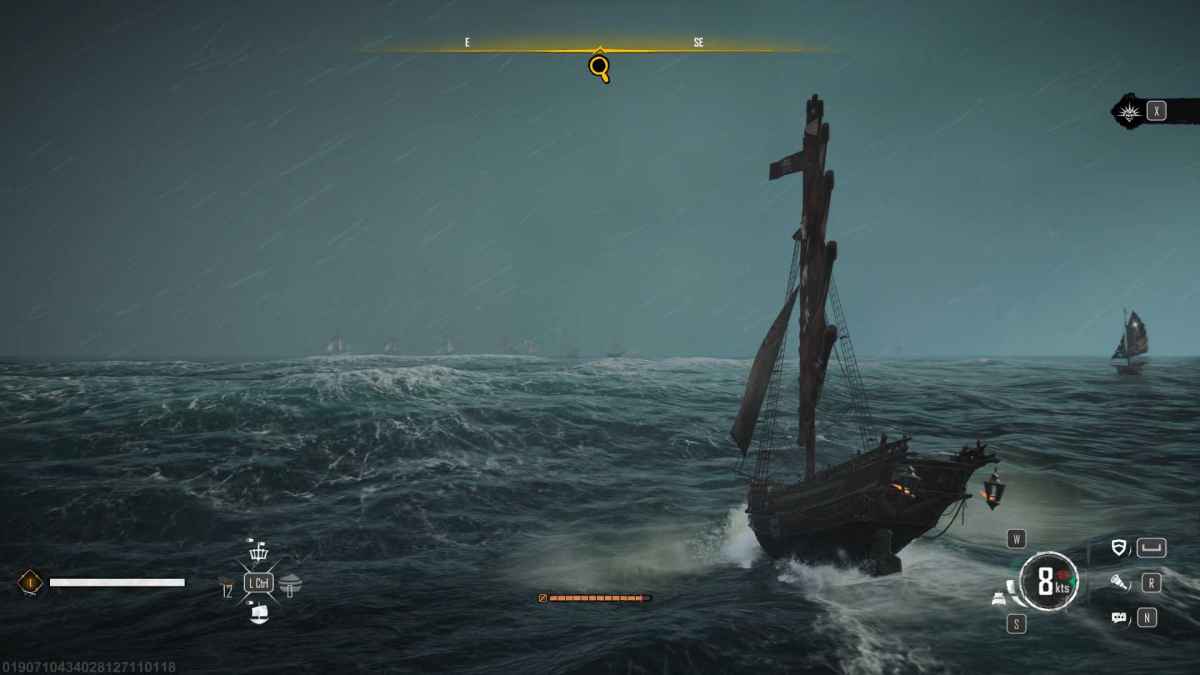
Task: Click the round speed gauge showing knots
Action: pos(1048,581)
